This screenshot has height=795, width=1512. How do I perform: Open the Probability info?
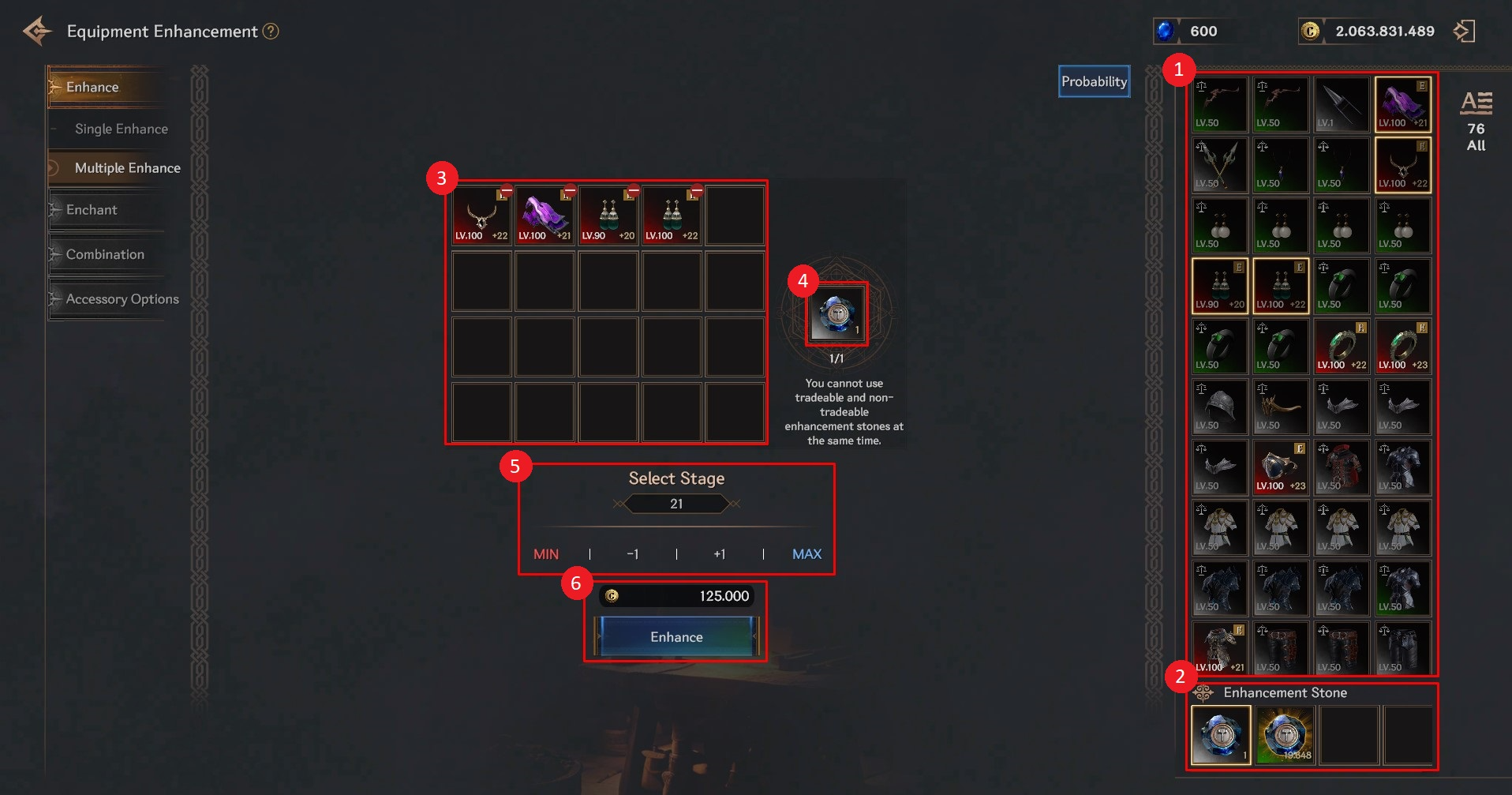click(x=1094, y=81)
